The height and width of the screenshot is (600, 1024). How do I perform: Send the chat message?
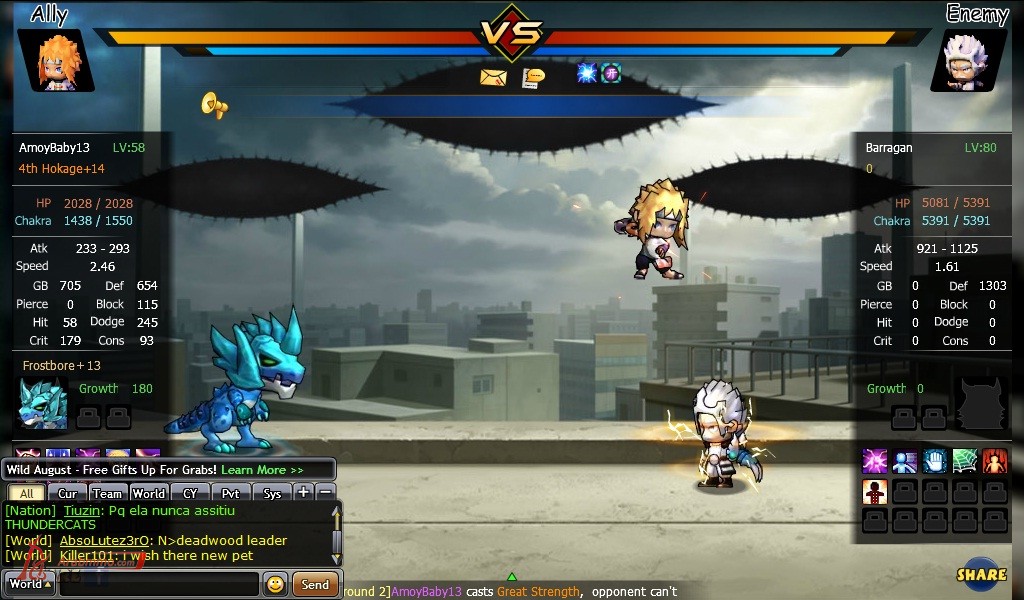click(x=315, y=584)
